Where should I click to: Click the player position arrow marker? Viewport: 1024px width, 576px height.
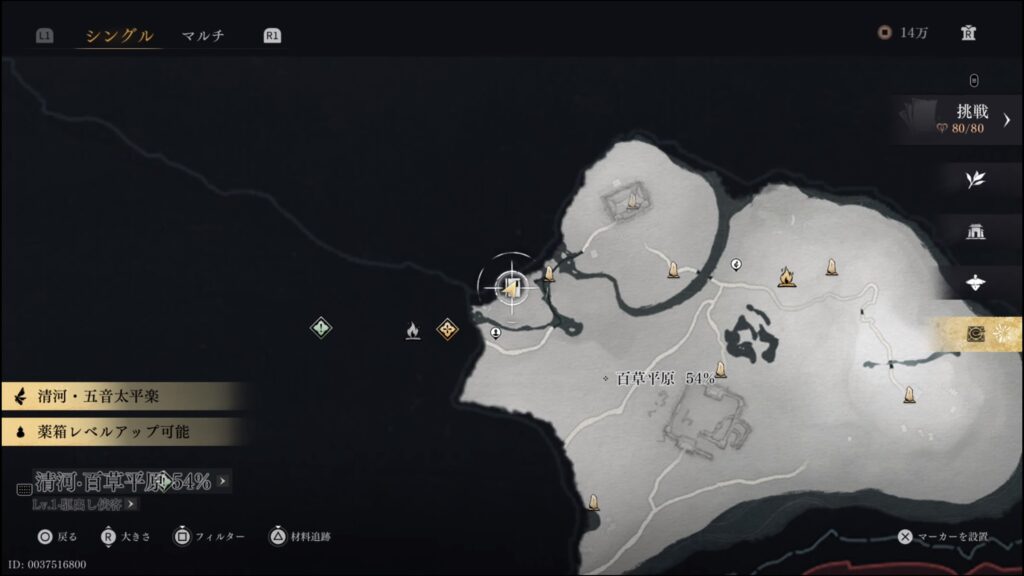click(x=511, y=289)
